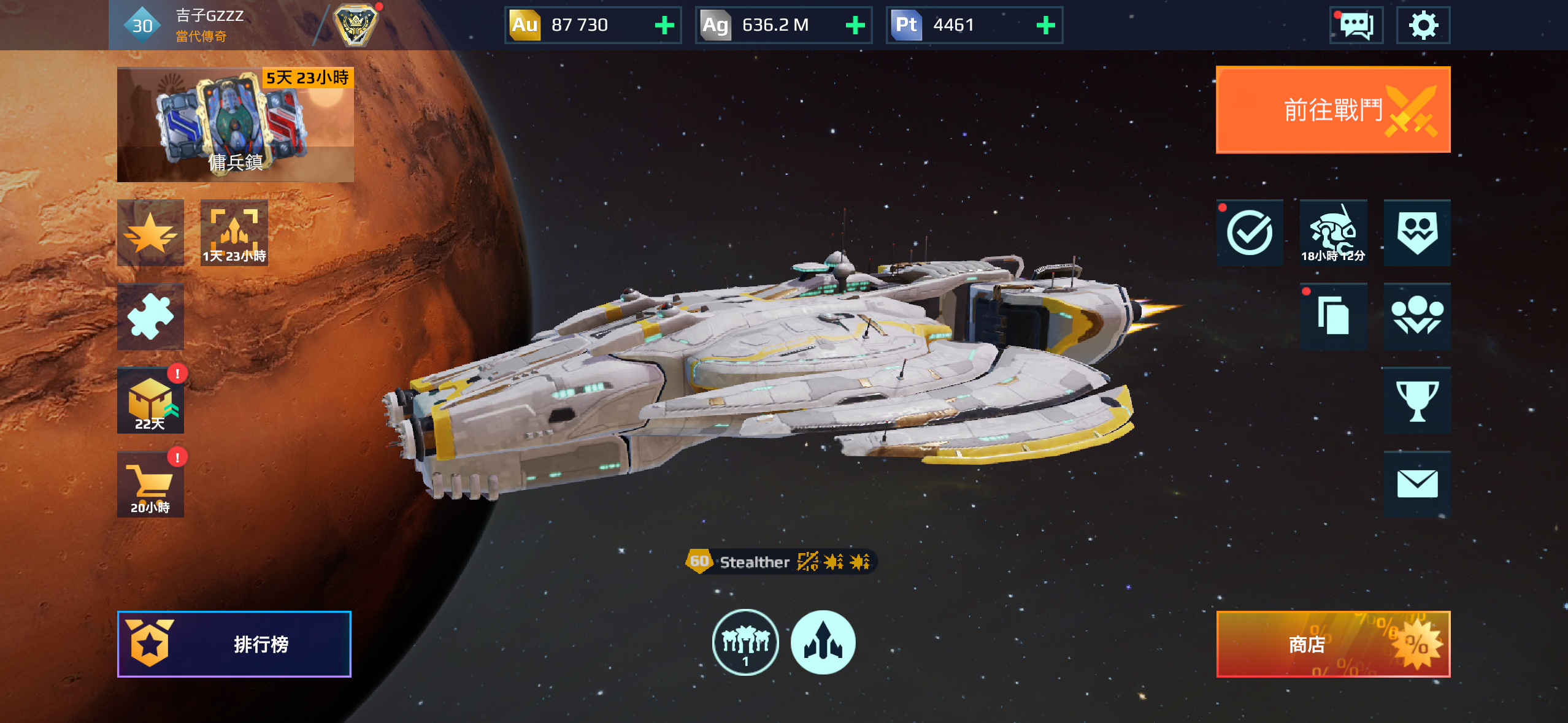
Task: Add more Pt platinum currency
Action: click(x=1045, y=25)
